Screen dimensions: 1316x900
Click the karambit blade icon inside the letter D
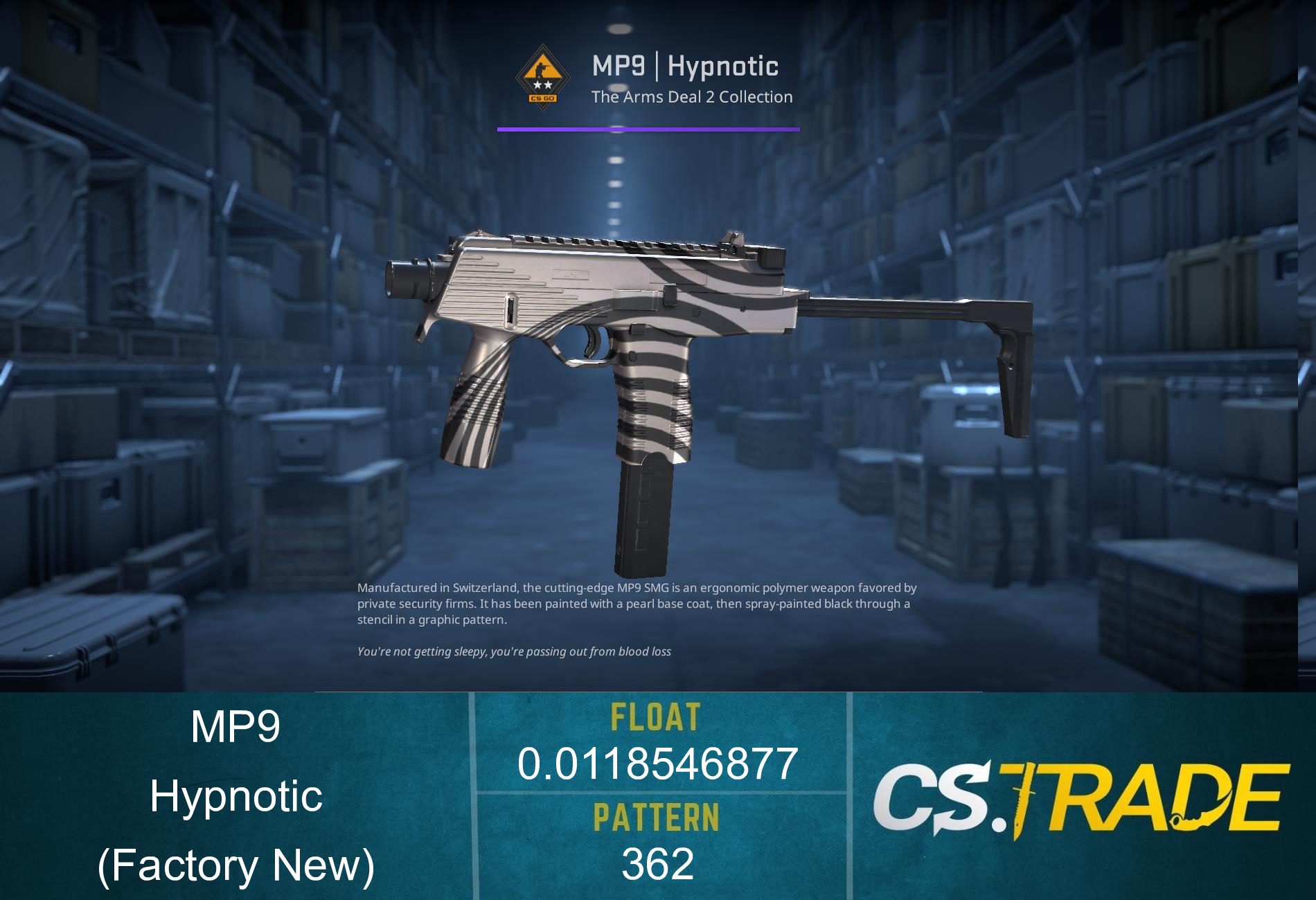point(1200,820)
